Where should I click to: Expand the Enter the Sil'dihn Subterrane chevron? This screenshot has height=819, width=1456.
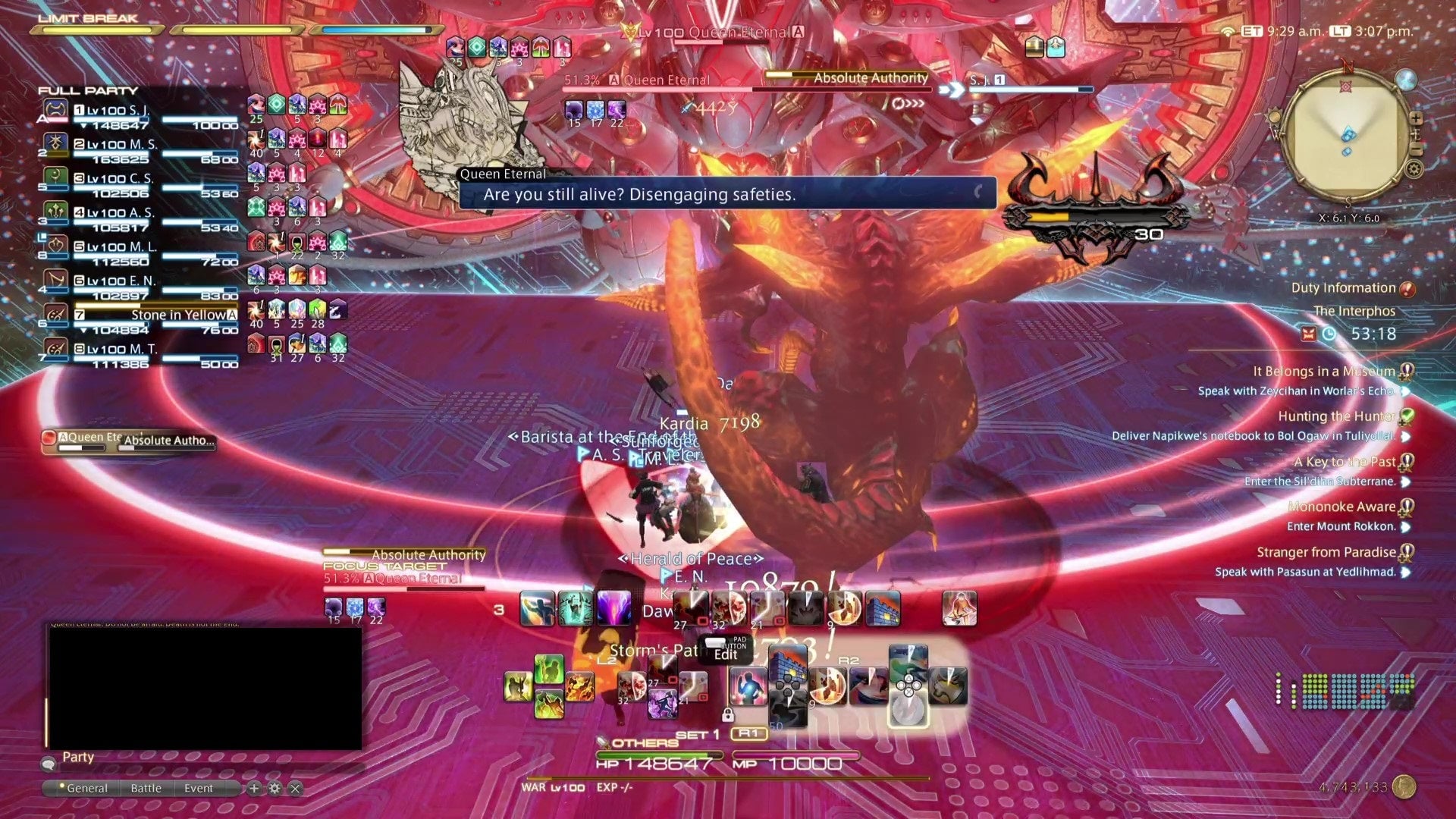[x=1407, y=482]
